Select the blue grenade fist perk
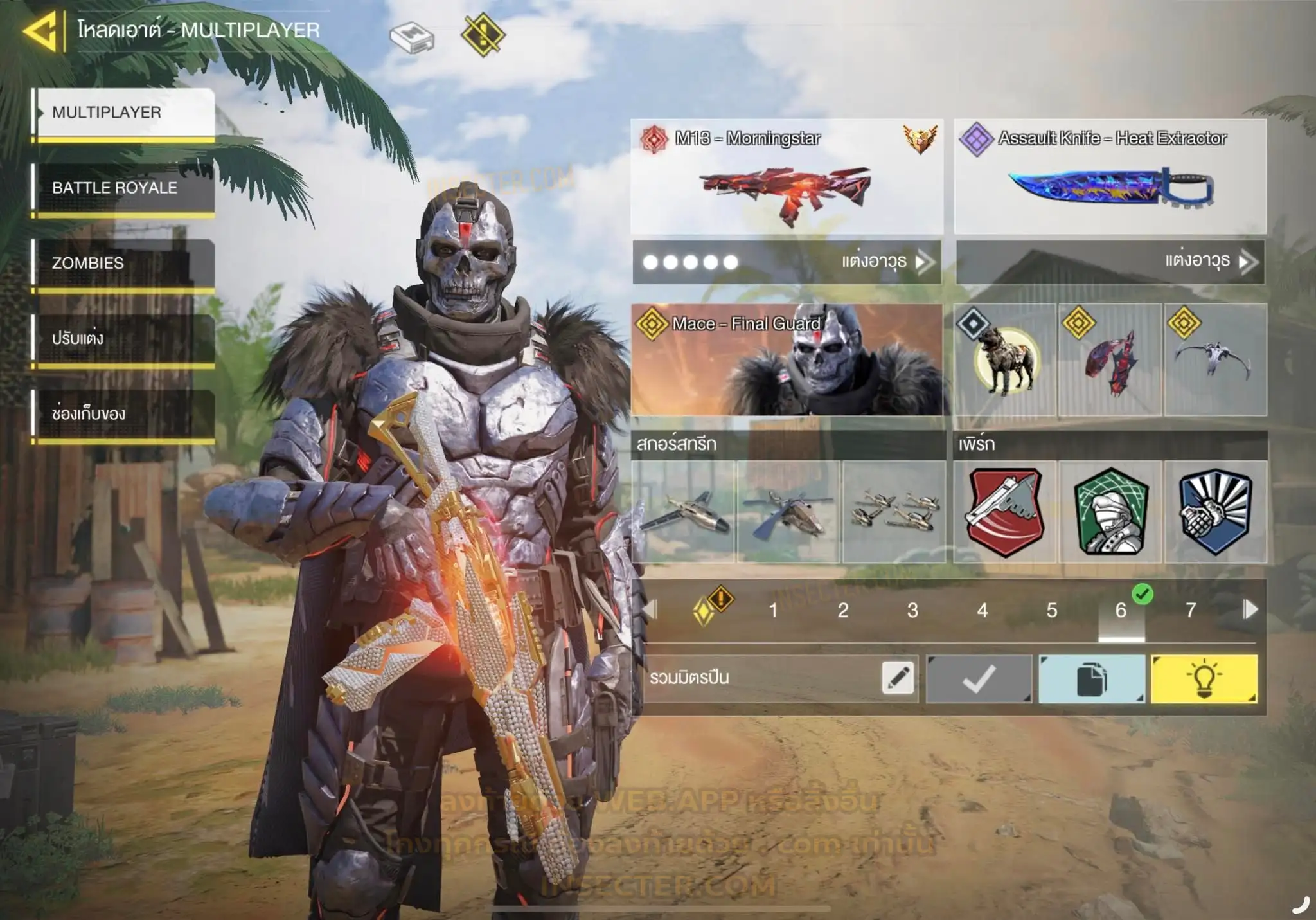Screen dimensions: 1316x920 [x=1215, y=512]
